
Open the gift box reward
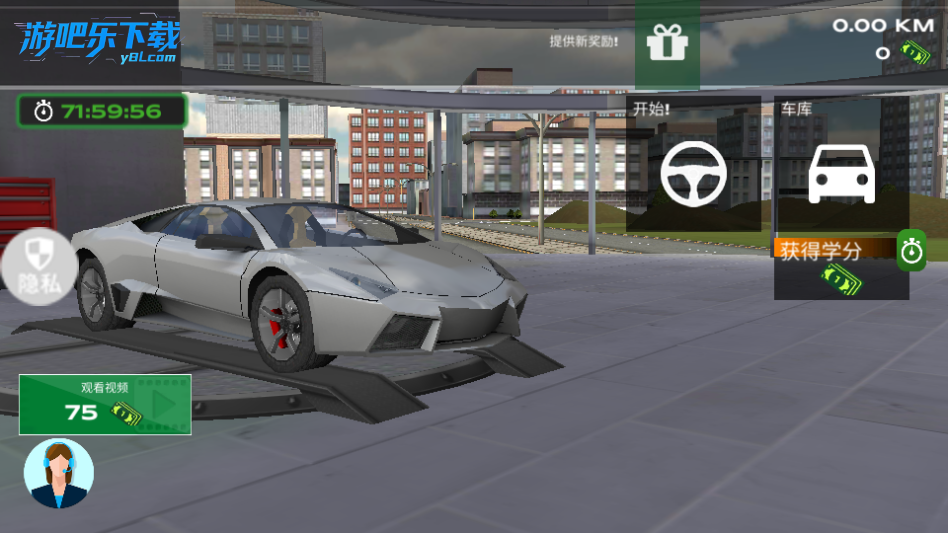pos(667,43)
